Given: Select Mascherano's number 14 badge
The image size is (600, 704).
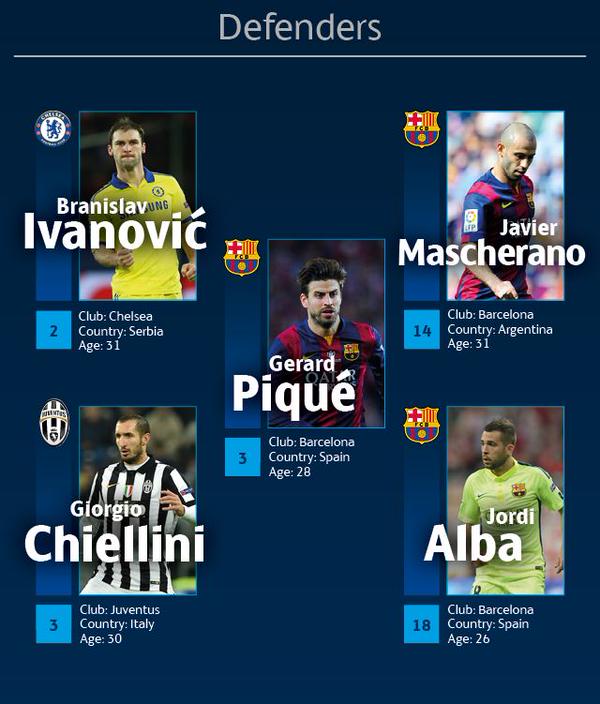Looking at the screenshot, I should pos(421,330).
